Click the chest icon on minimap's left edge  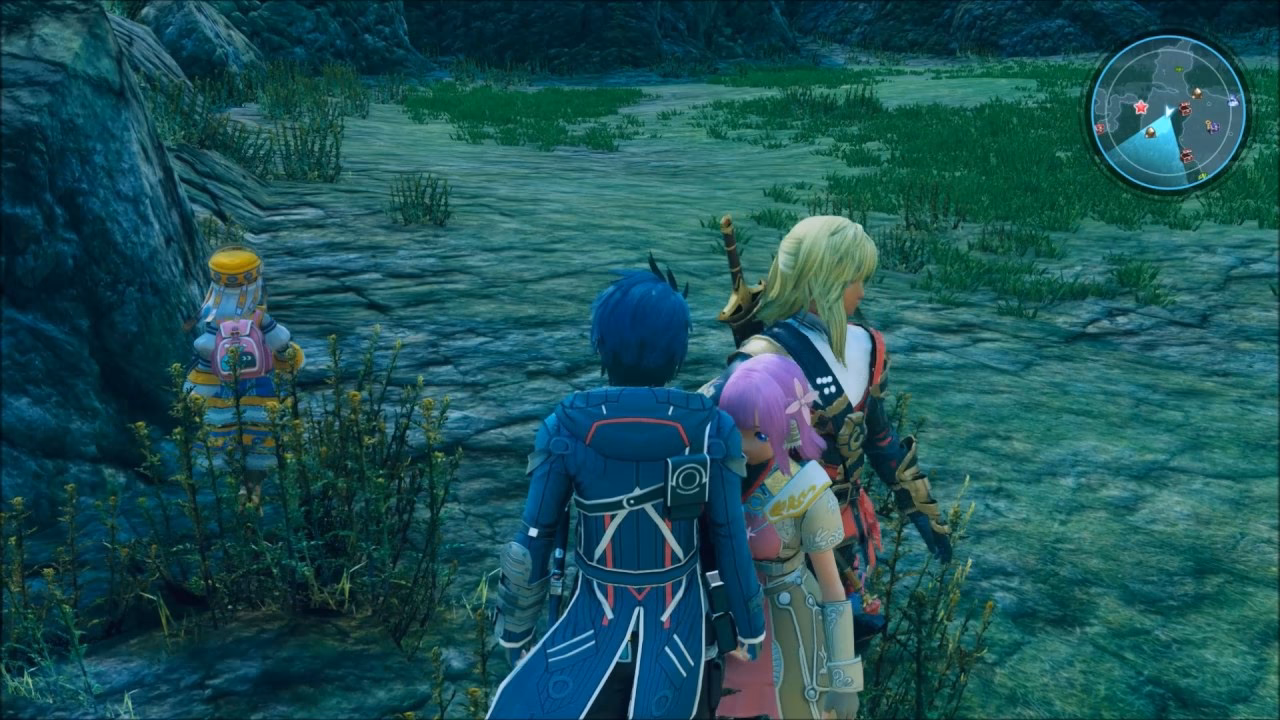pos(1098,127)
